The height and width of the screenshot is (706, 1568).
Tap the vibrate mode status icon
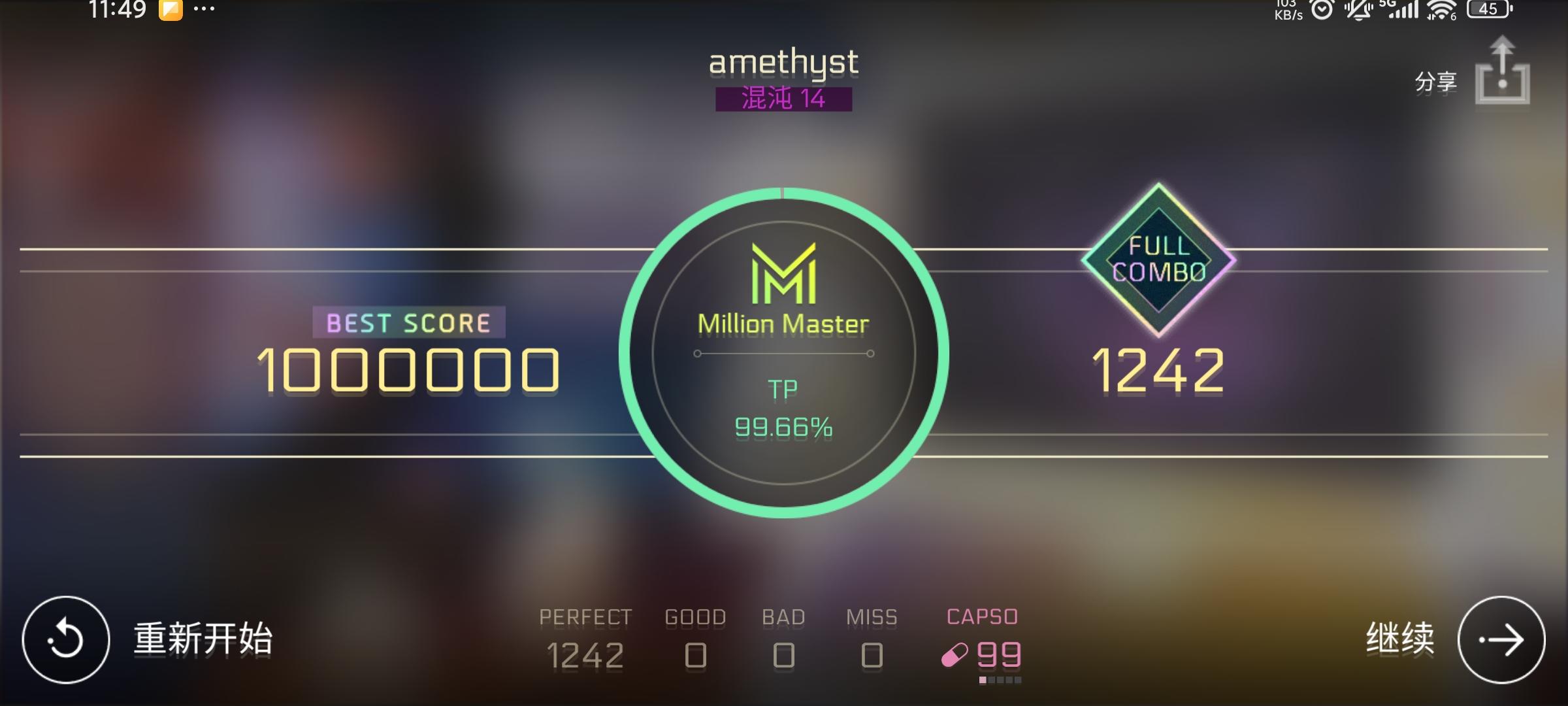point(1358,9)
